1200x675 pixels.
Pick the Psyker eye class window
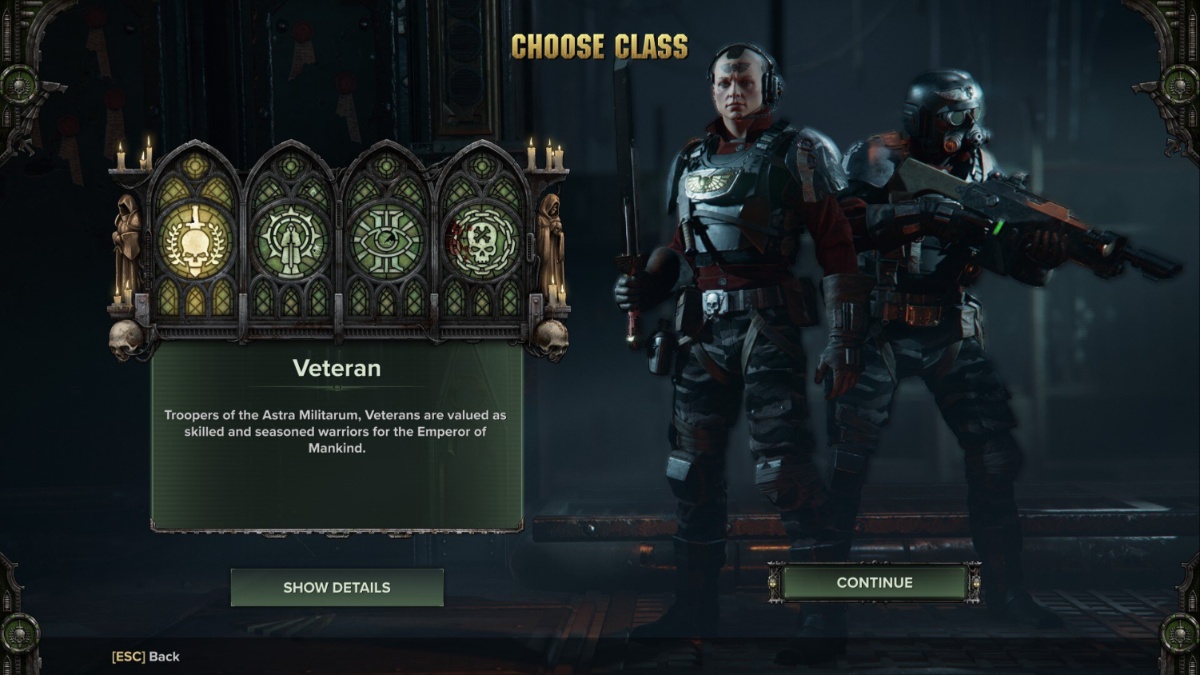385,241
